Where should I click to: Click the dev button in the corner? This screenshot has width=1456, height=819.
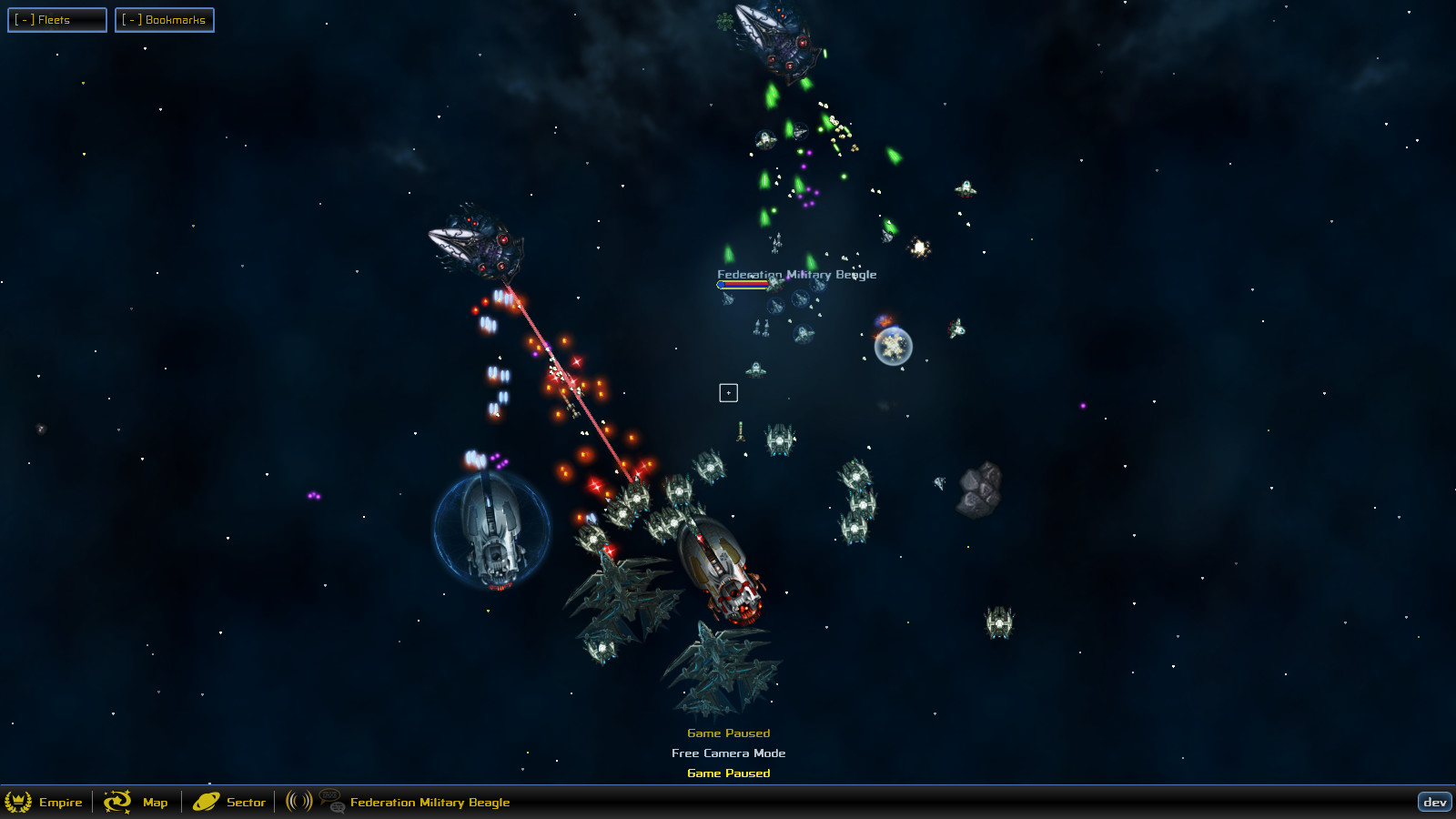(x=1436, y=802)
